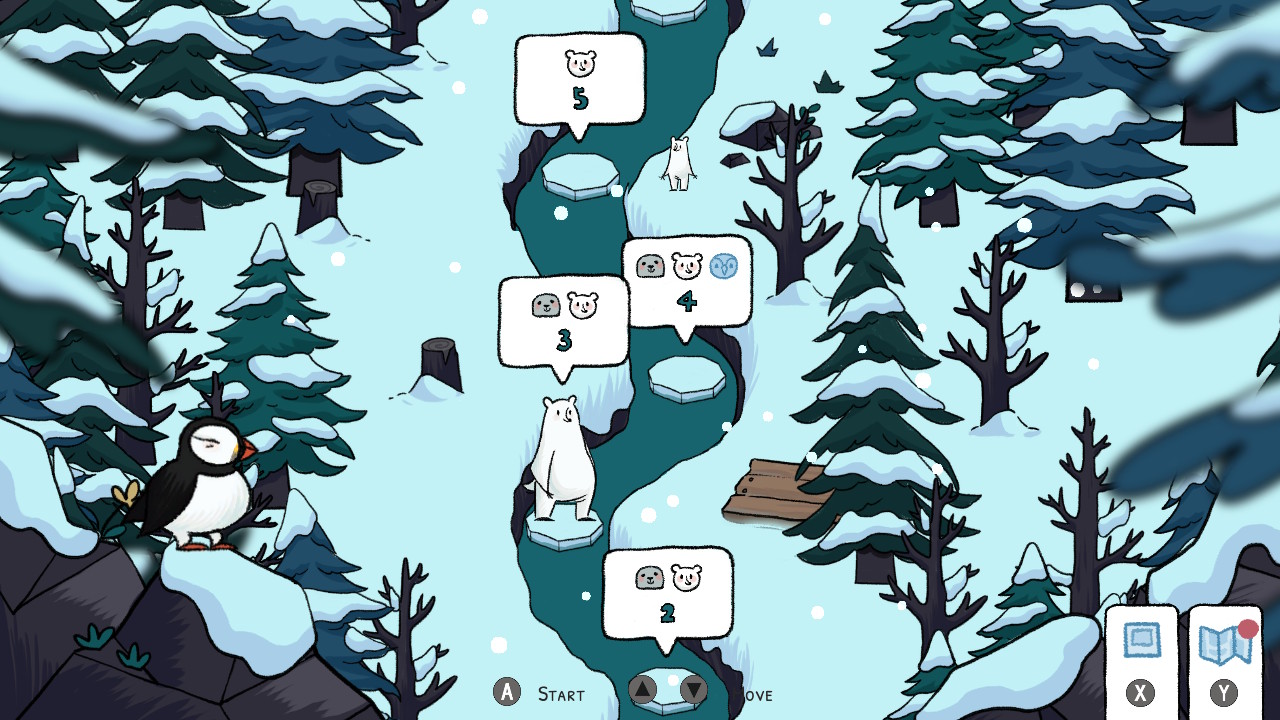Click the seal icon in level 3 bubble
Image resolution: width=1280 pixels, height=720 pixels.
tap(545, 305)
